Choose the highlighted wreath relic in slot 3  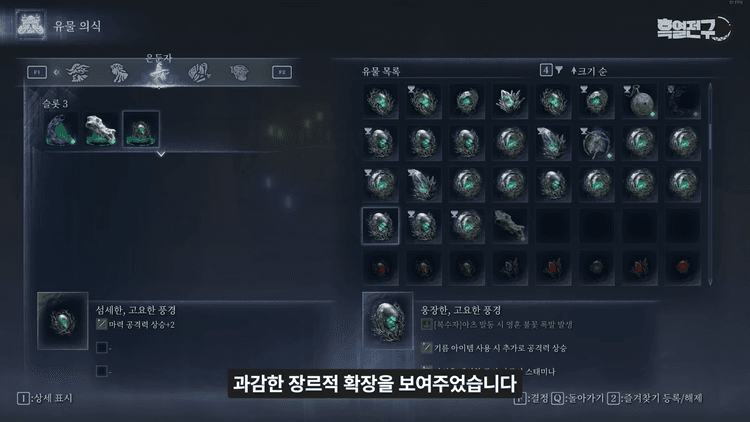tap(140, 128)
